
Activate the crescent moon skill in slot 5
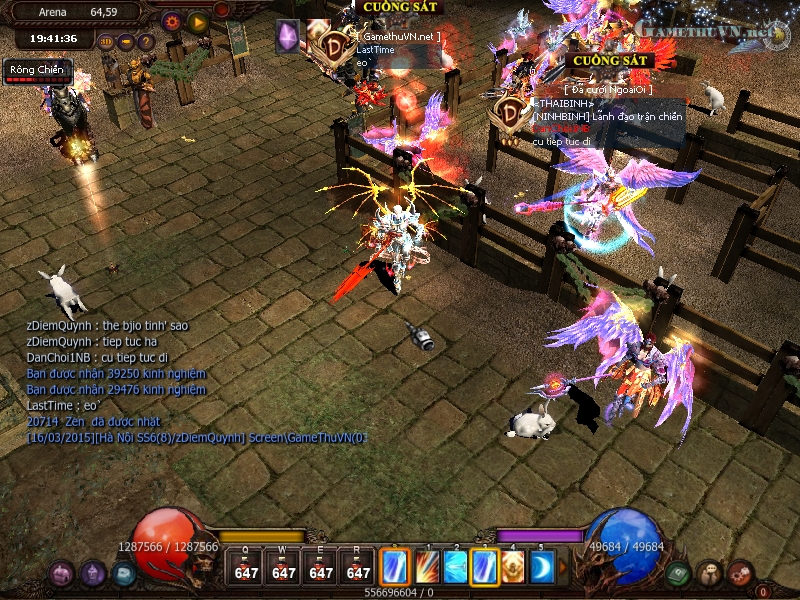pos(542,567)
